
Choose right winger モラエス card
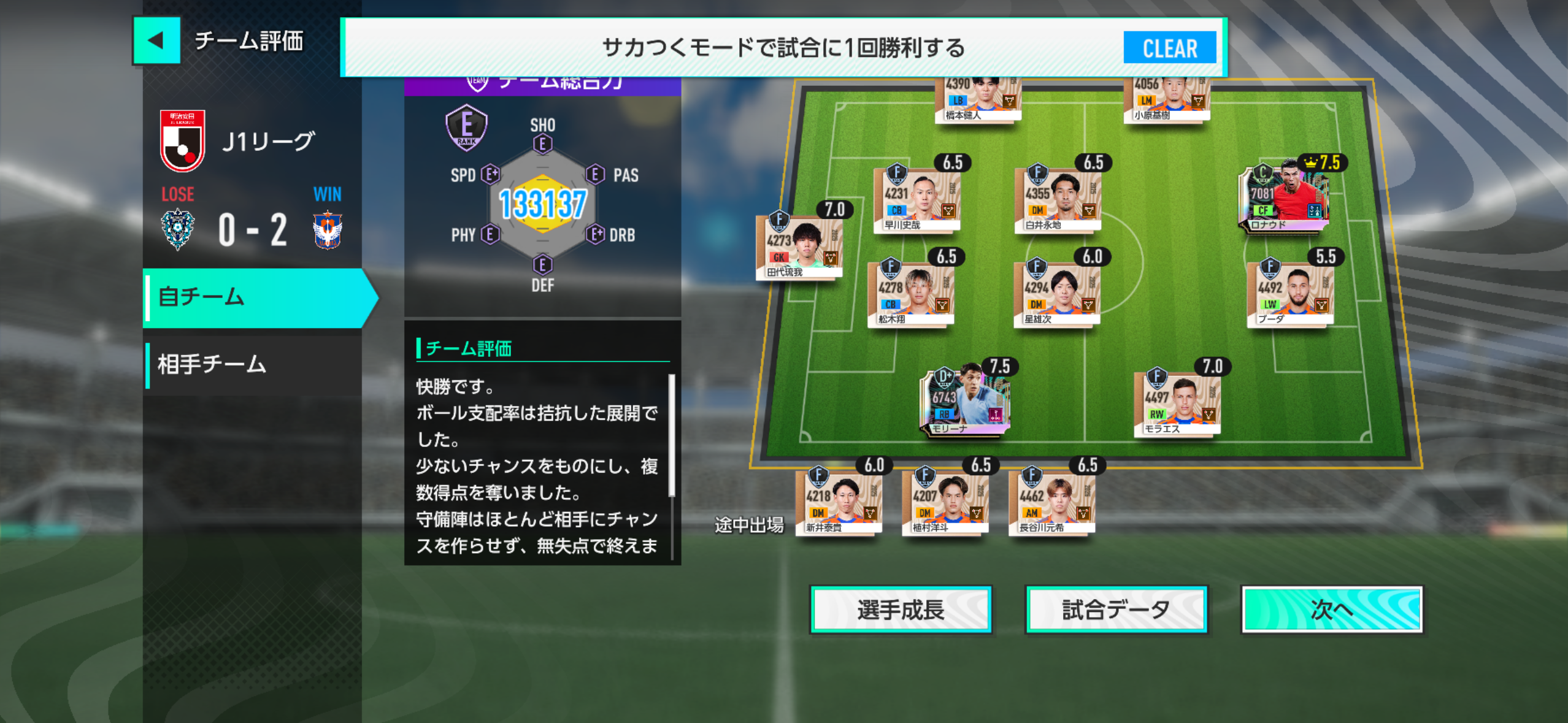(1177, 403)
